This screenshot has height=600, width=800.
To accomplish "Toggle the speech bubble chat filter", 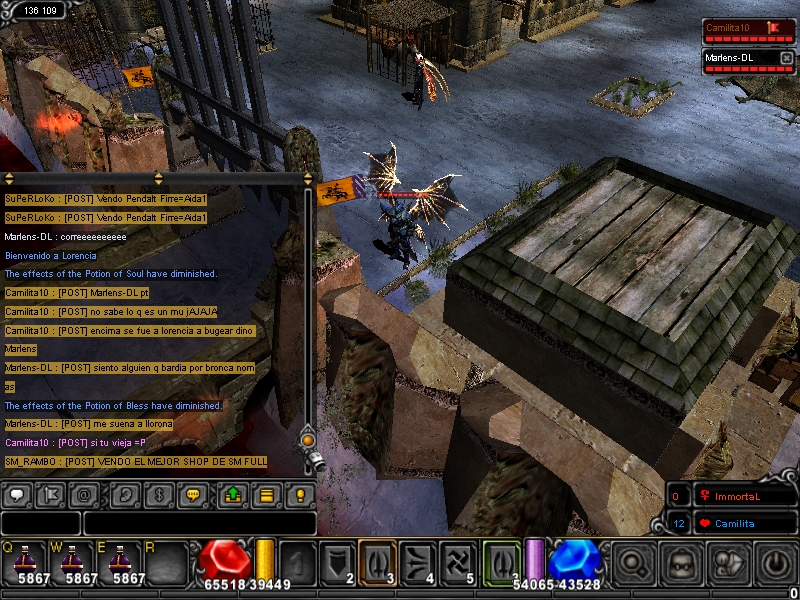I will tap(17, 494).
